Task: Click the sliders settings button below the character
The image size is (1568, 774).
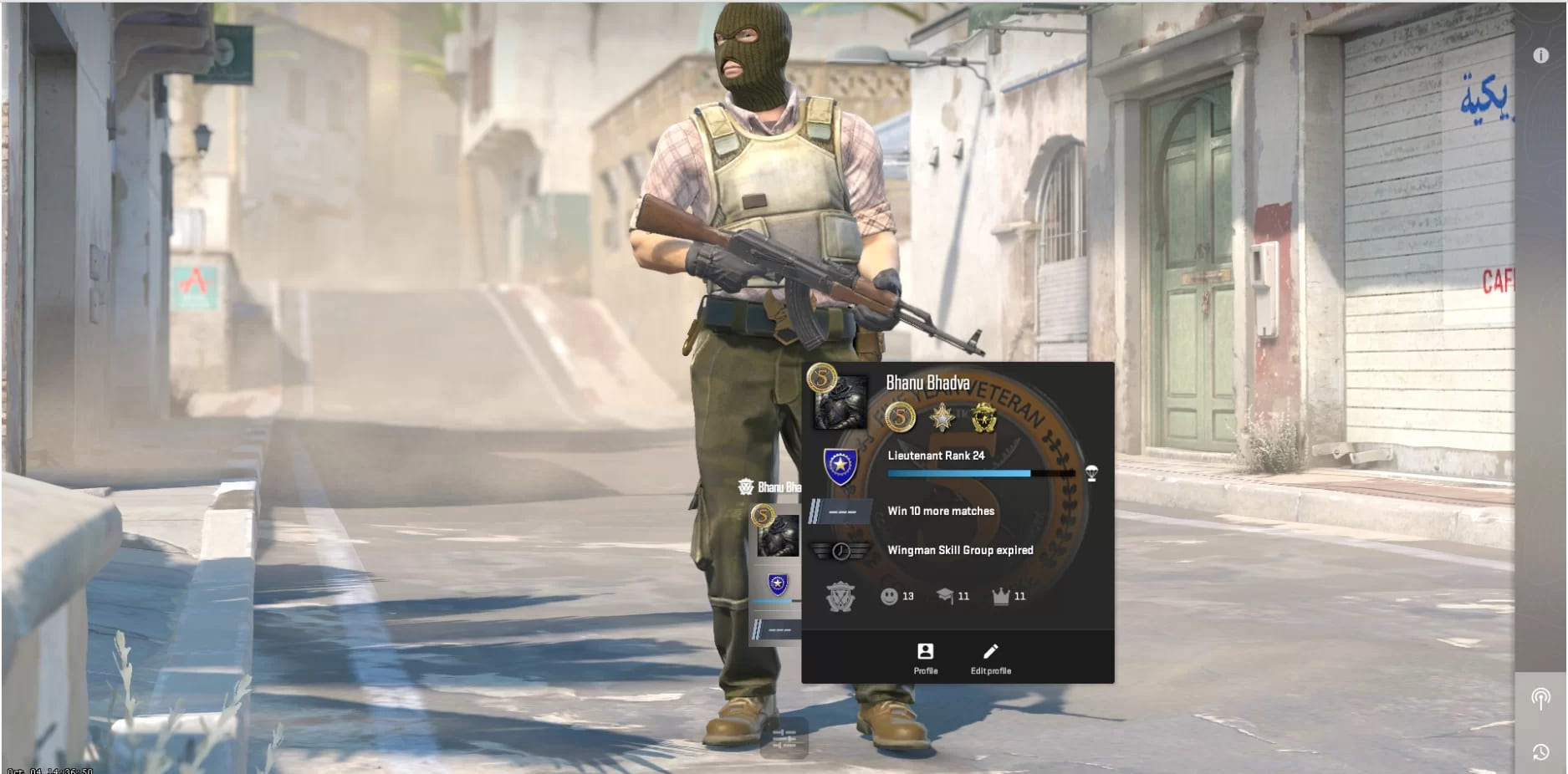Action: pos(784,738)
